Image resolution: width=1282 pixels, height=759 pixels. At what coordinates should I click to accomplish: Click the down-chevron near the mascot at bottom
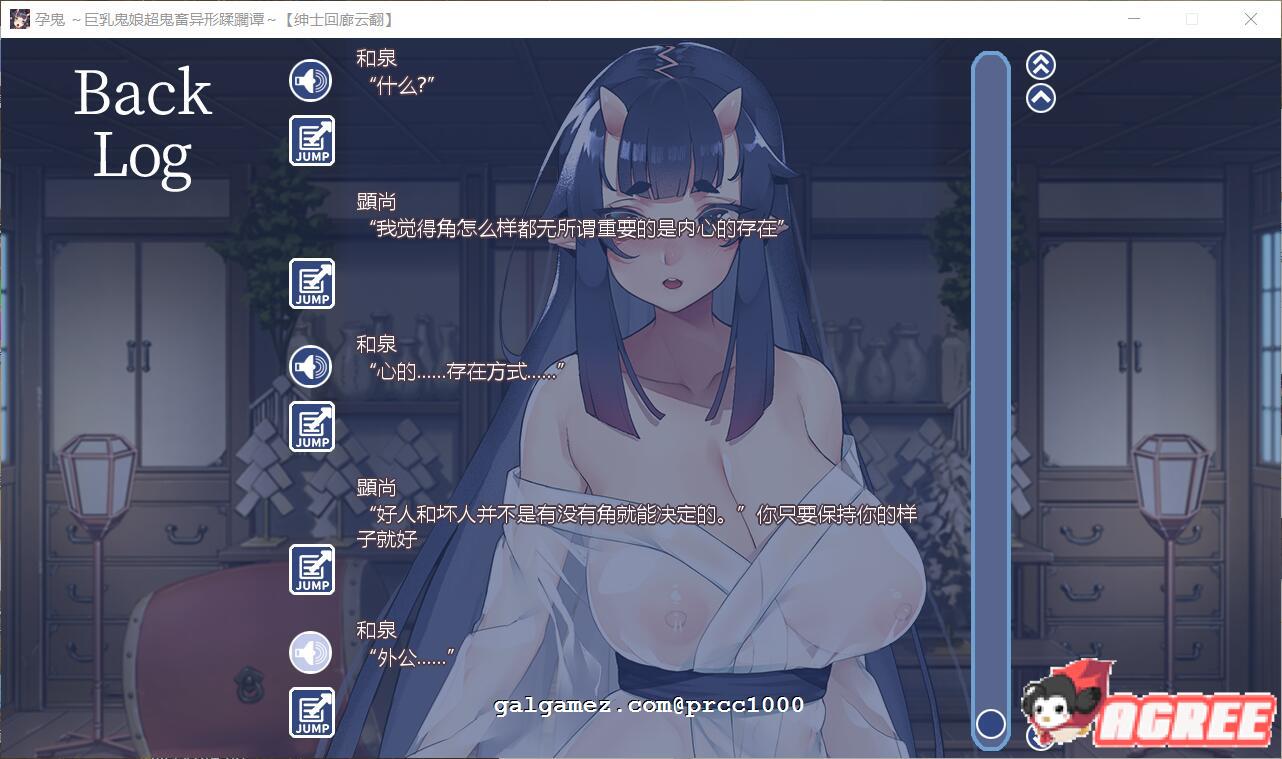point(1040,738)
